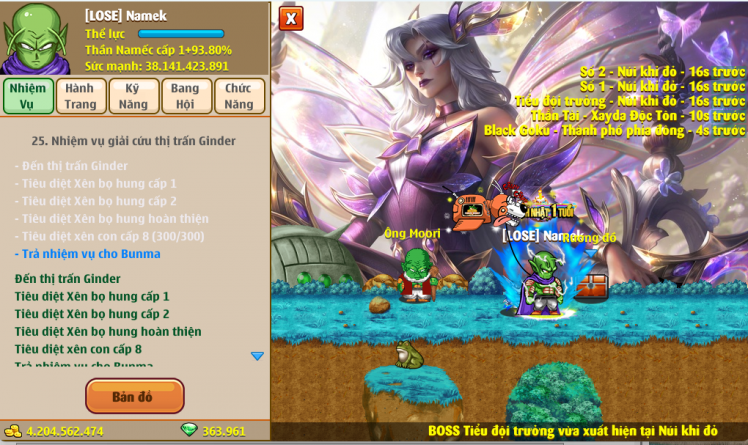Close the panel with the X button
This screenshot has width=748, height=445.
tap(291, 18)
